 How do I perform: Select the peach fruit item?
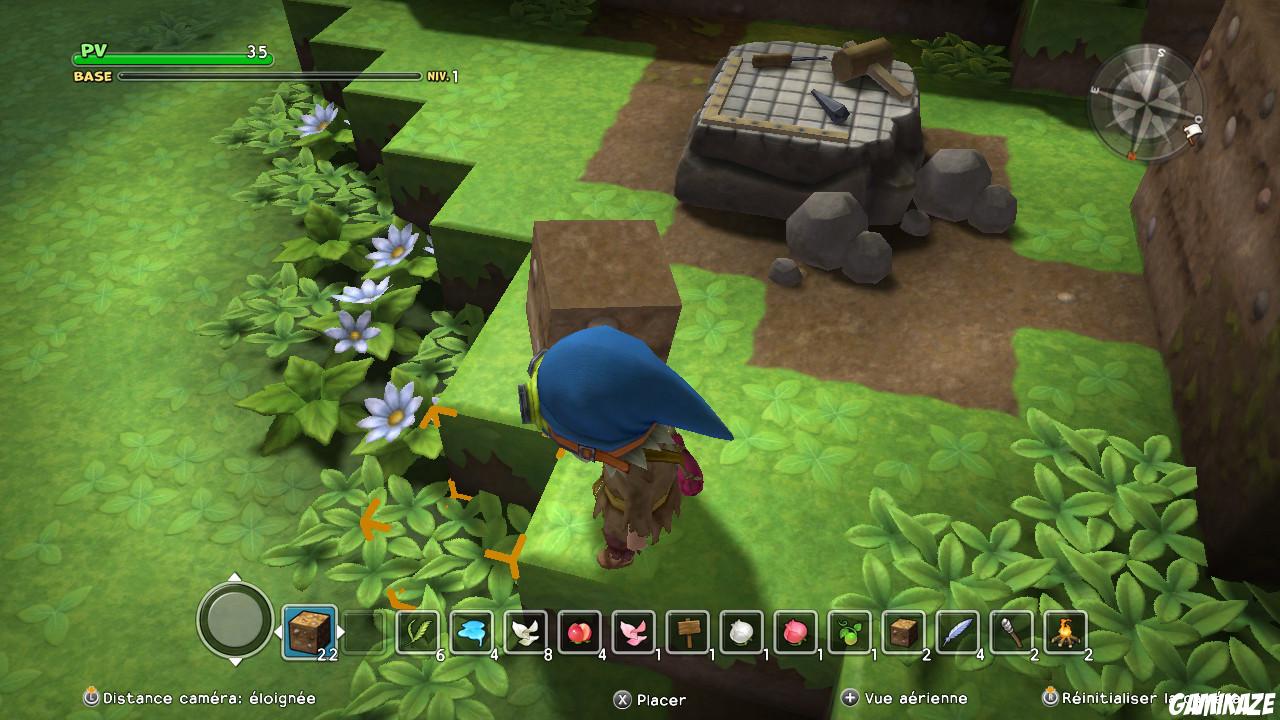578,633
